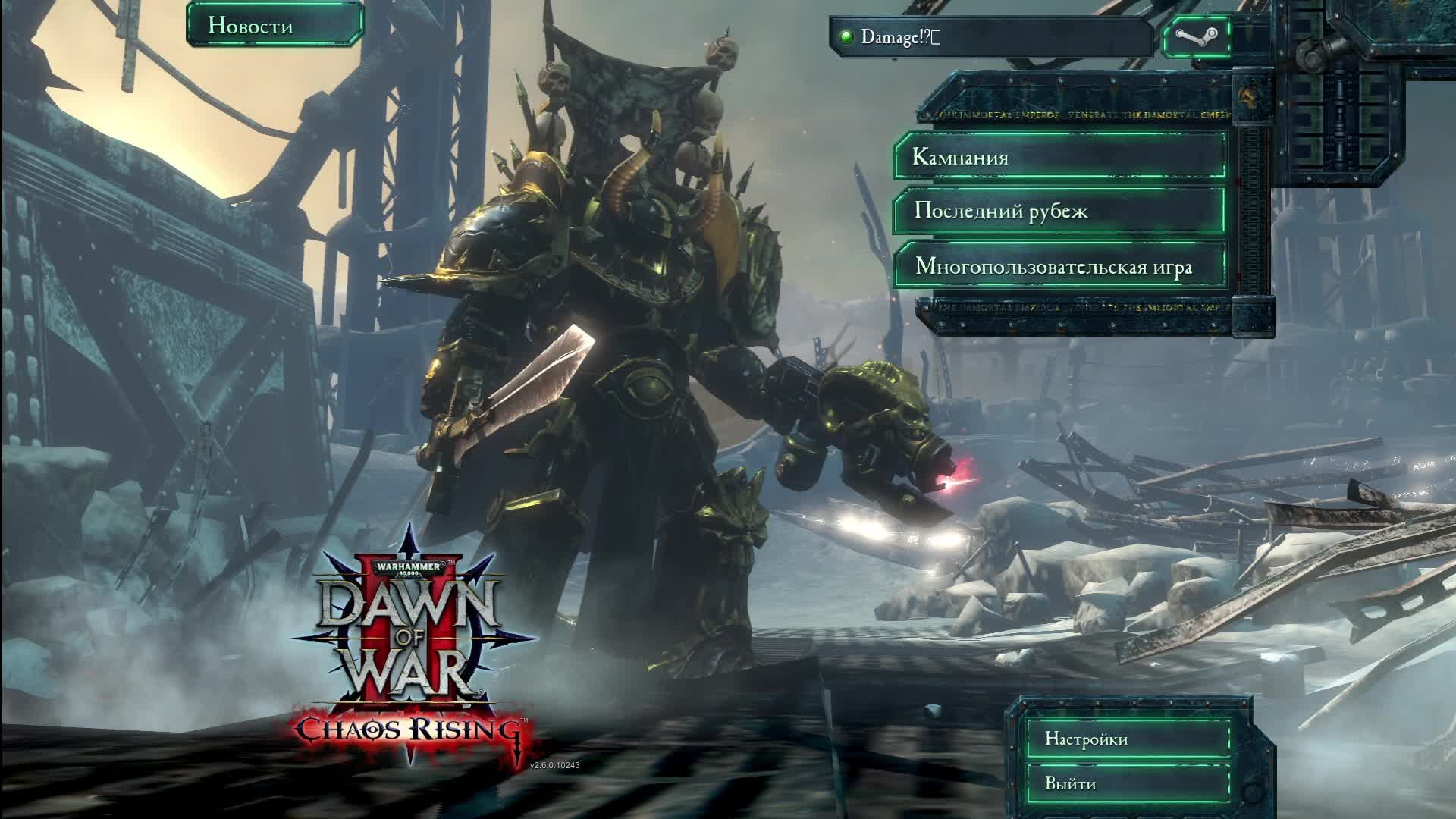
Task: Click Выйти to quit the game
Action: (1127, 784)
